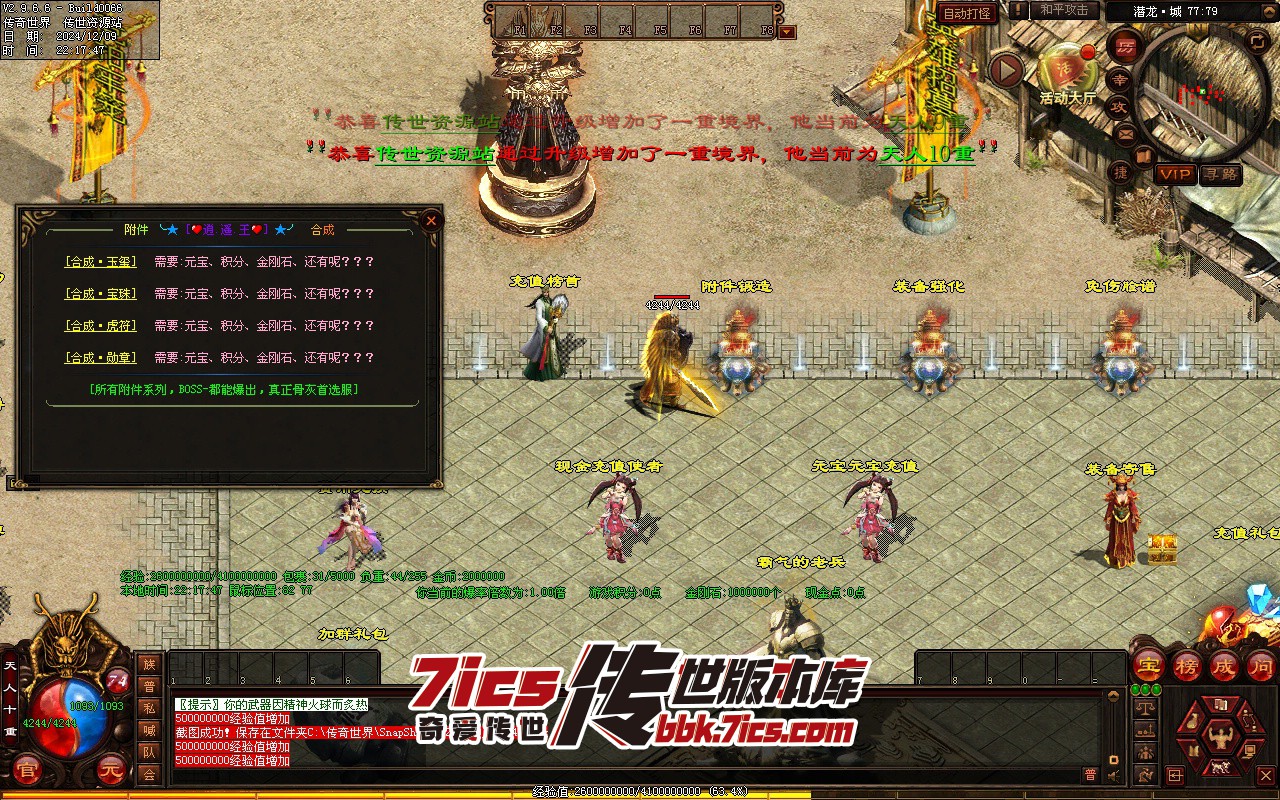Click the VIP button

(x=1175, y=174)
